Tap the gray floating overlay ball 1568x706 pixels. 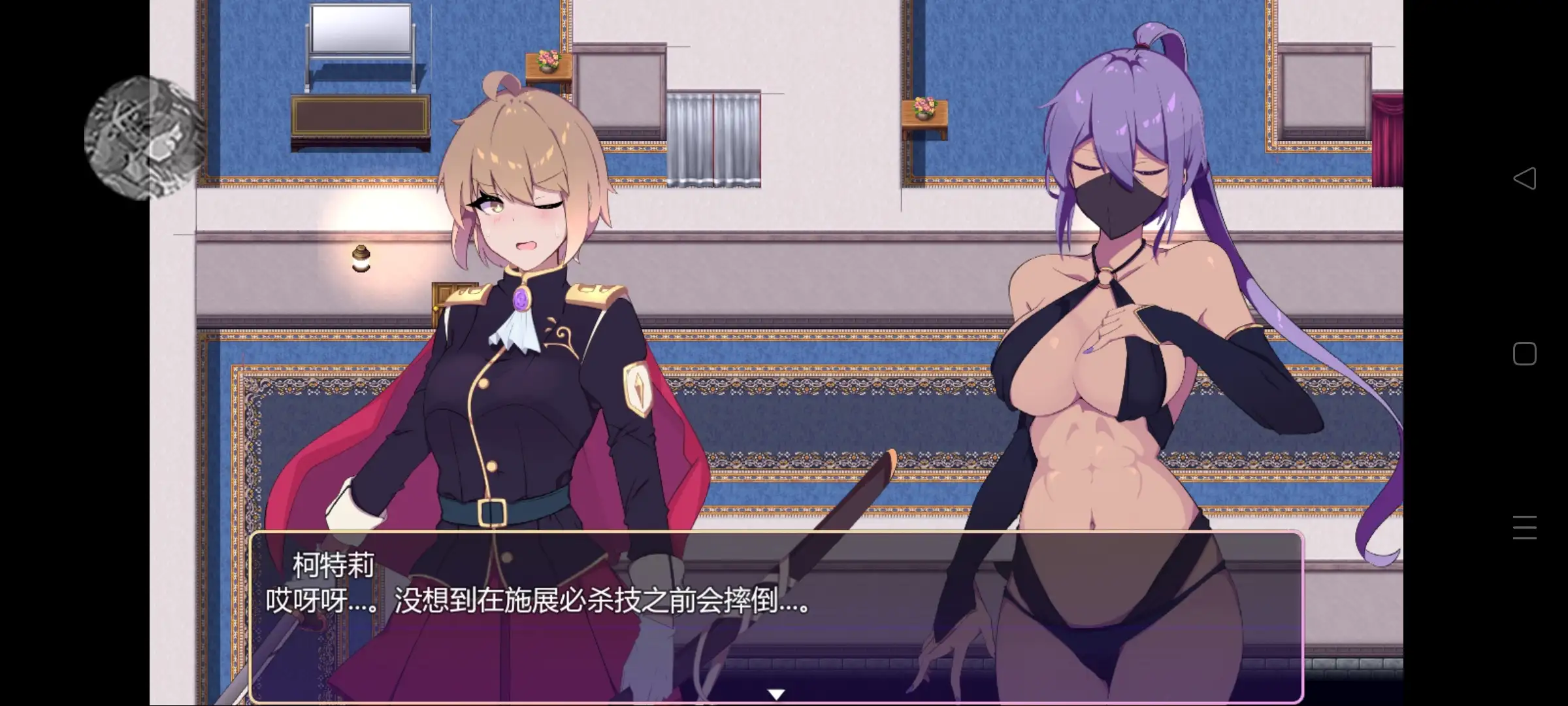[145, 138]
